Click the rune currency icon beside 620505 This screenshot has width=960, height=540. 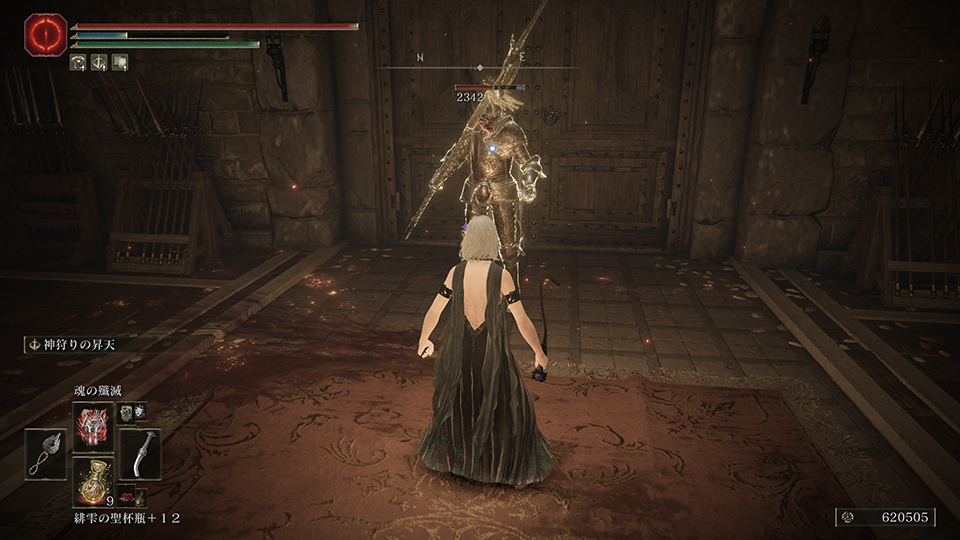point(851,517)
